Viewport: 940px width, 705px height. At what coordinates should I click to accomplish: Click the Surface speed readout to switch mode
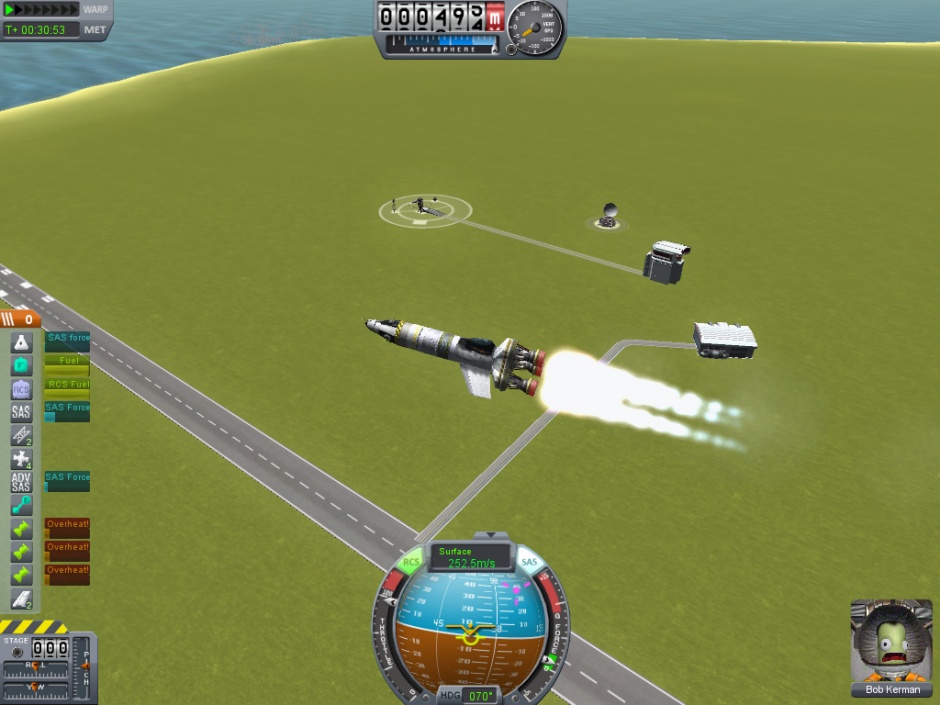470,558
